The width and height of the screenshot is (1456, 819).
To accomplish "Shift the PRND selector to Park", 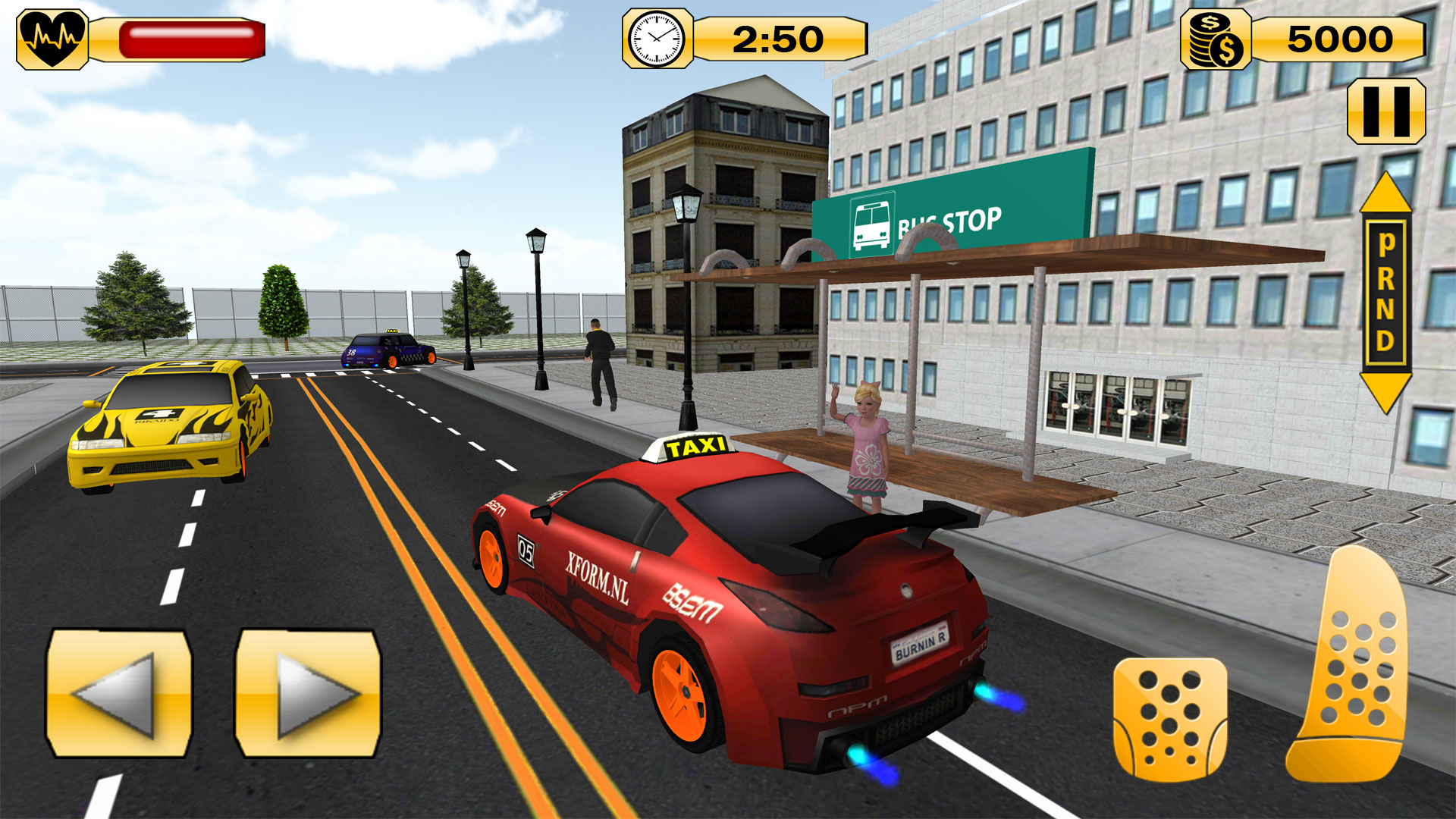I will [1385, 243].
